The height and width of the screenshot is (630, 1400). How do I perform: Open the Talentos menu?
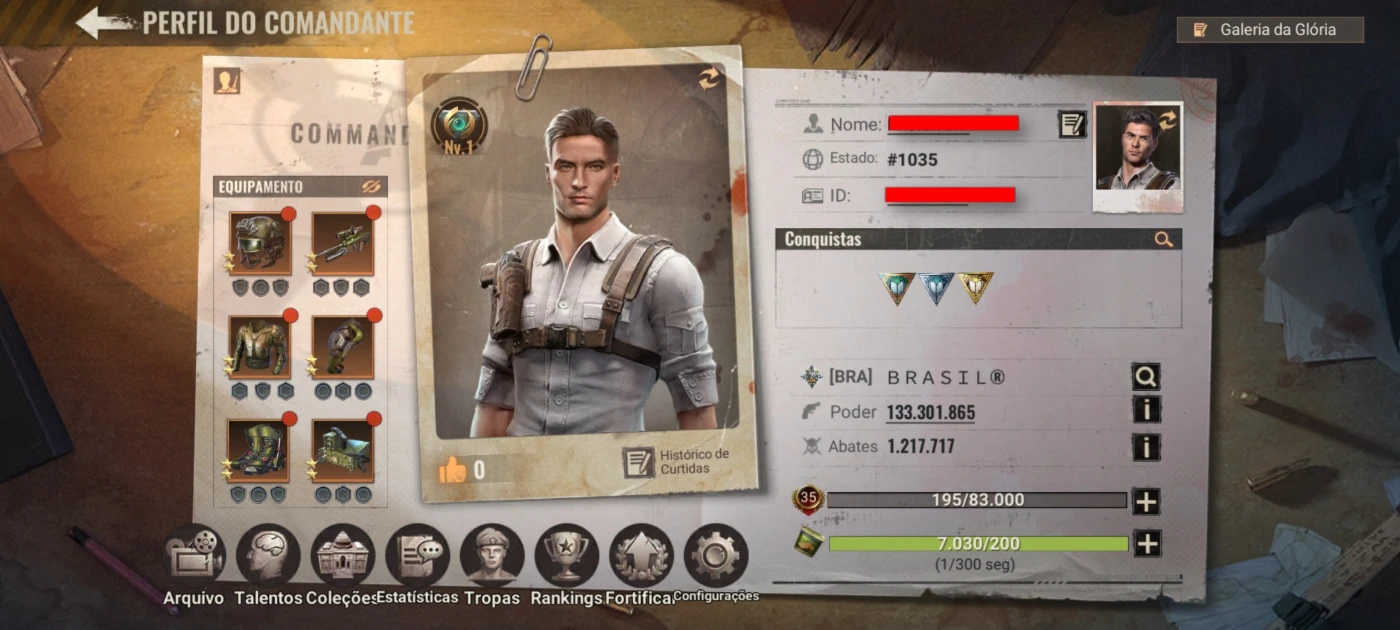pos(268,558)
